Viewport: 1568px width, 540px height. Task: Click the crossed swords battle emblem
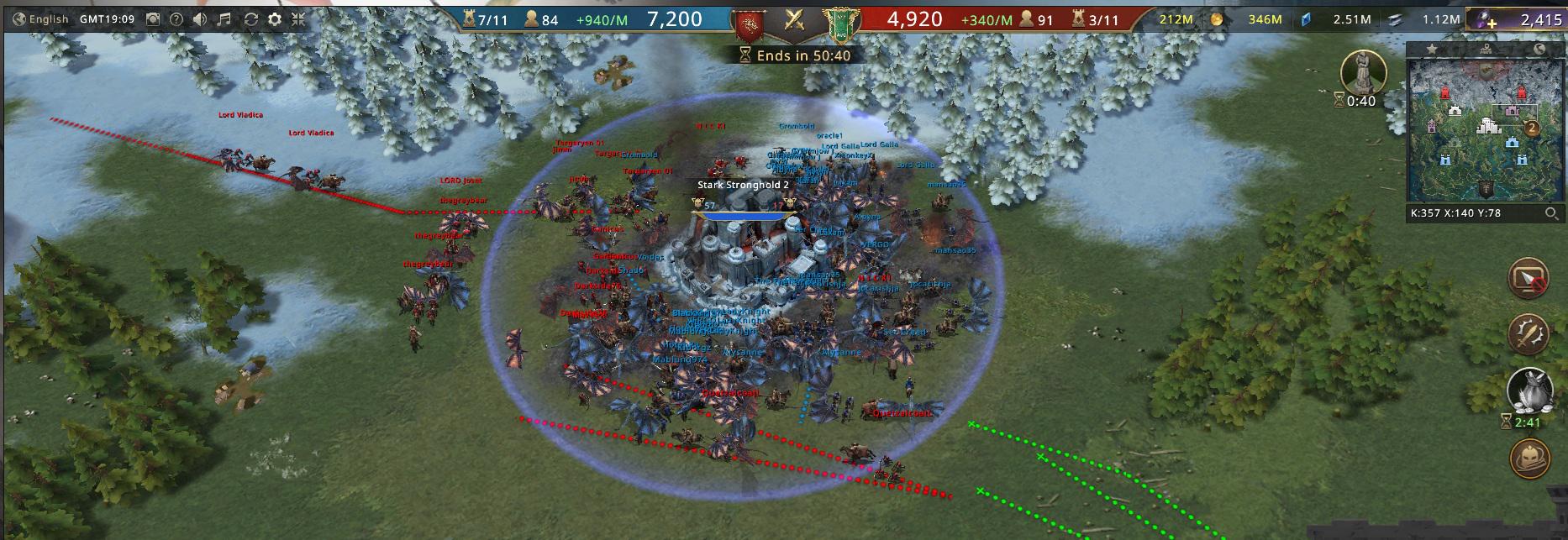coord(794,20)
